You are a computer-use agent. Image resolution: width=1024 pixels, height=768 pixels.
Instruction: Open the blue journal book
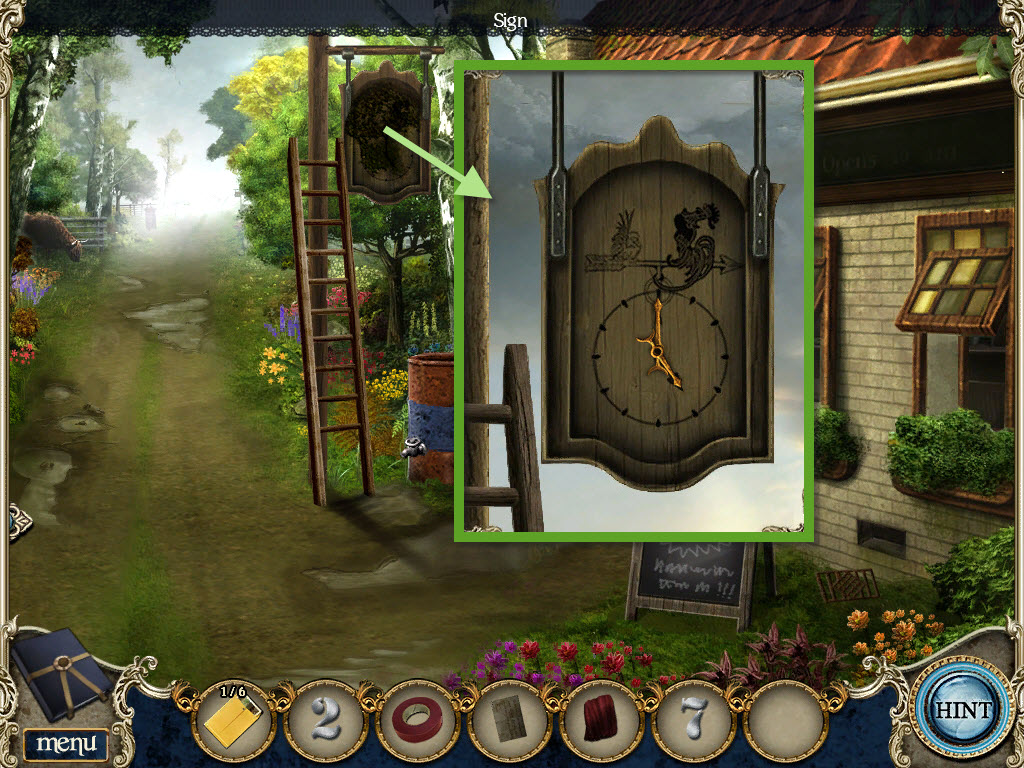pos(62,677)
